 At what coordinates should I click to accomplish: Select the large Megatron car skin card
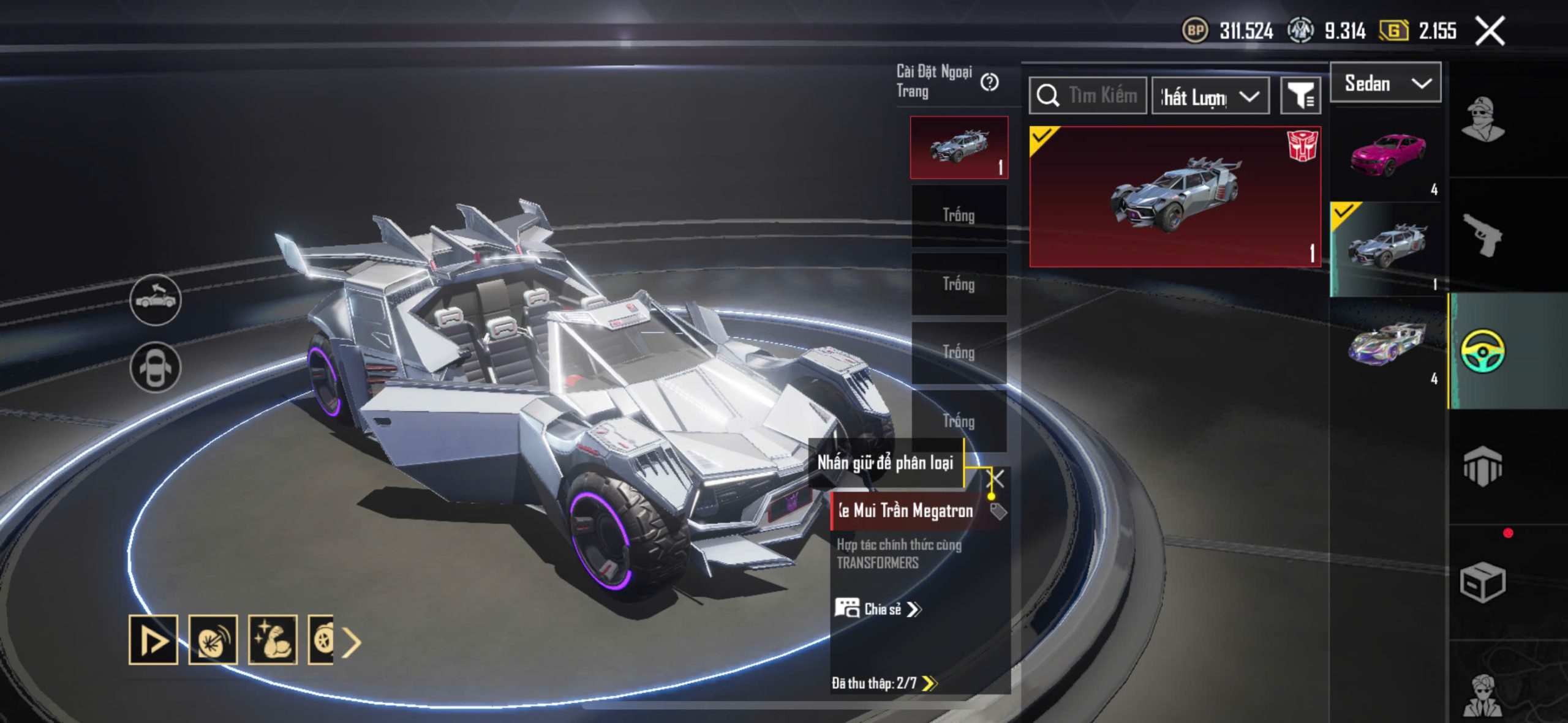point(1175,197)
